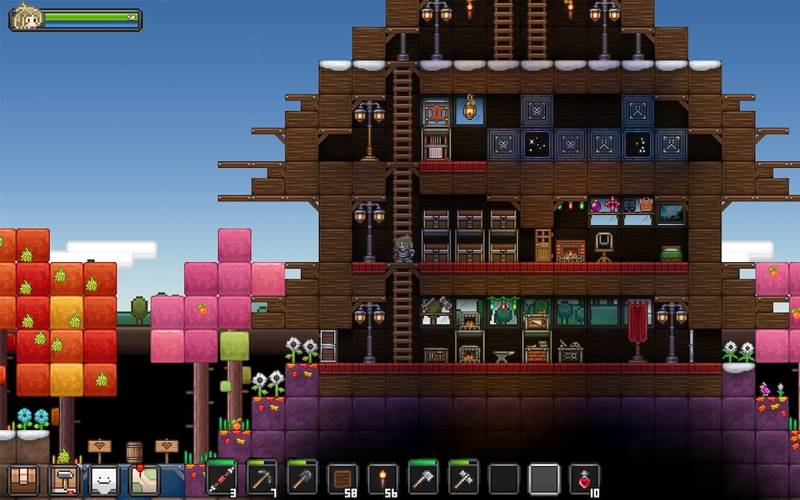Screen dimensions: 800x500
Task: Open the world map icon
Action: click(144, 481)
